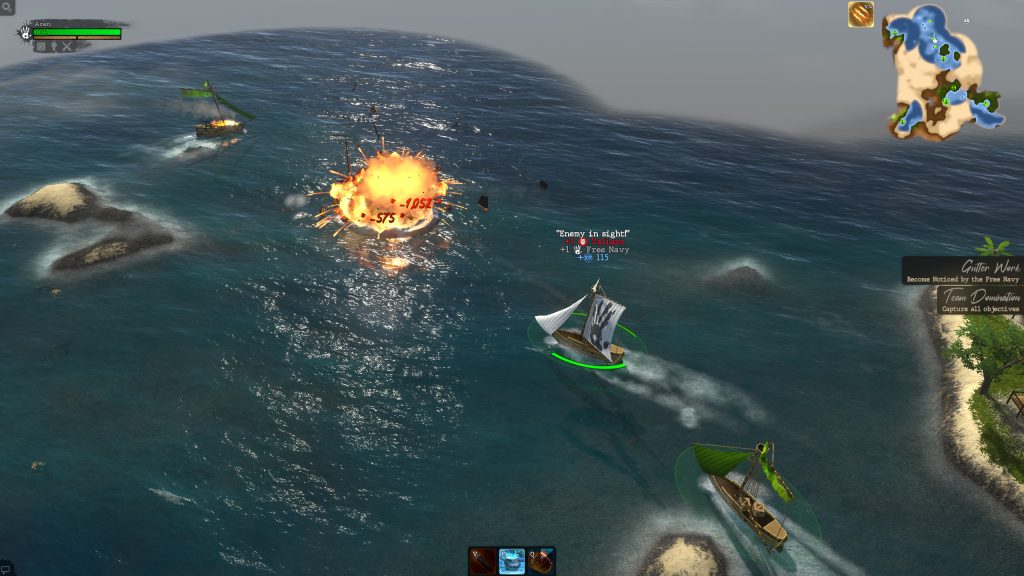Select the cannon ability in the hotbar

click(483, 561)
